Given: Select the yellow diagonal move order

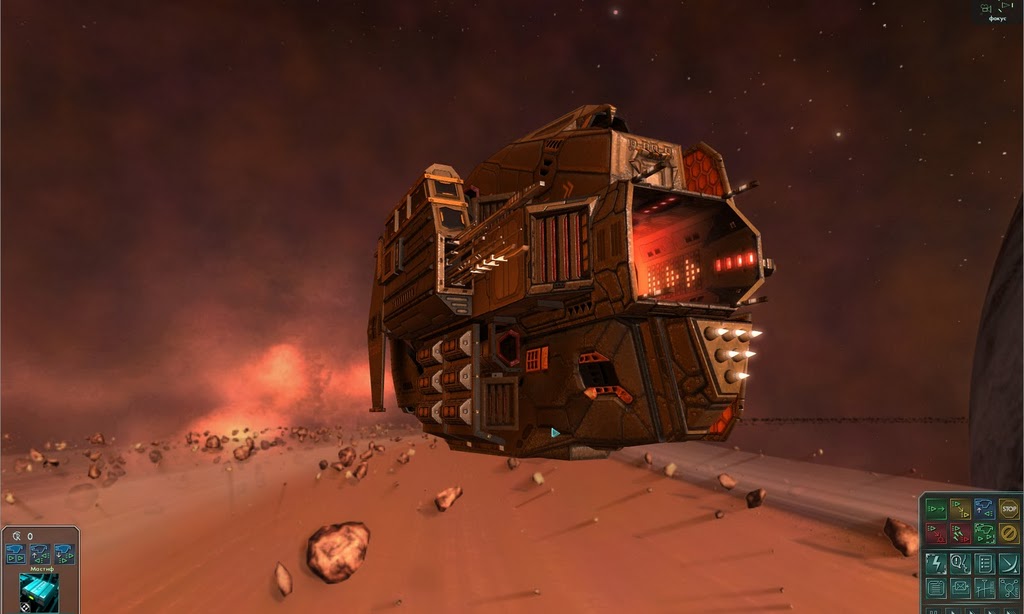Looking at the screenshot, I should [x=960, y=509].
